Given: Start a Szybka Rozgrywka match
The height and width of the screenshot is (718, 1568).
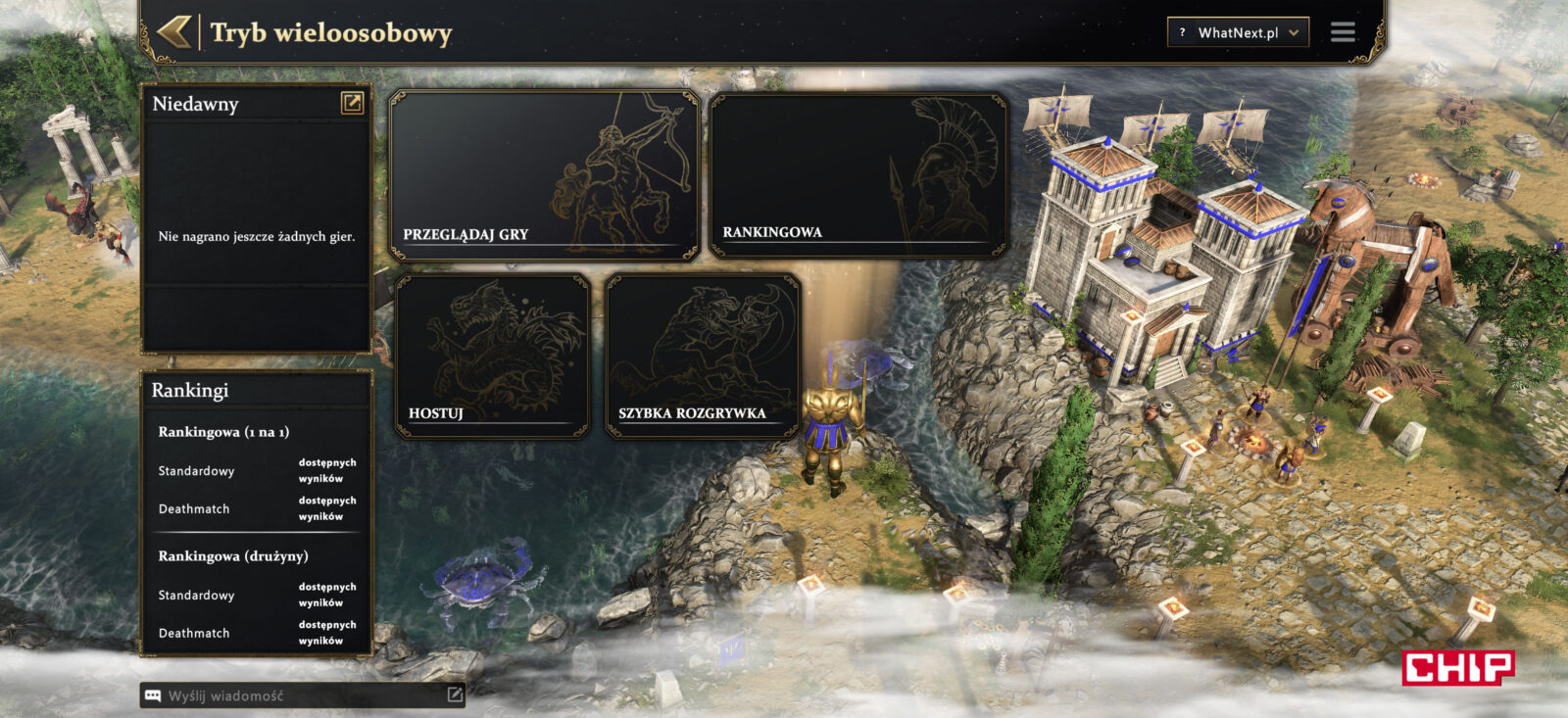Looking at the screenshot, I should click(703, 357).
